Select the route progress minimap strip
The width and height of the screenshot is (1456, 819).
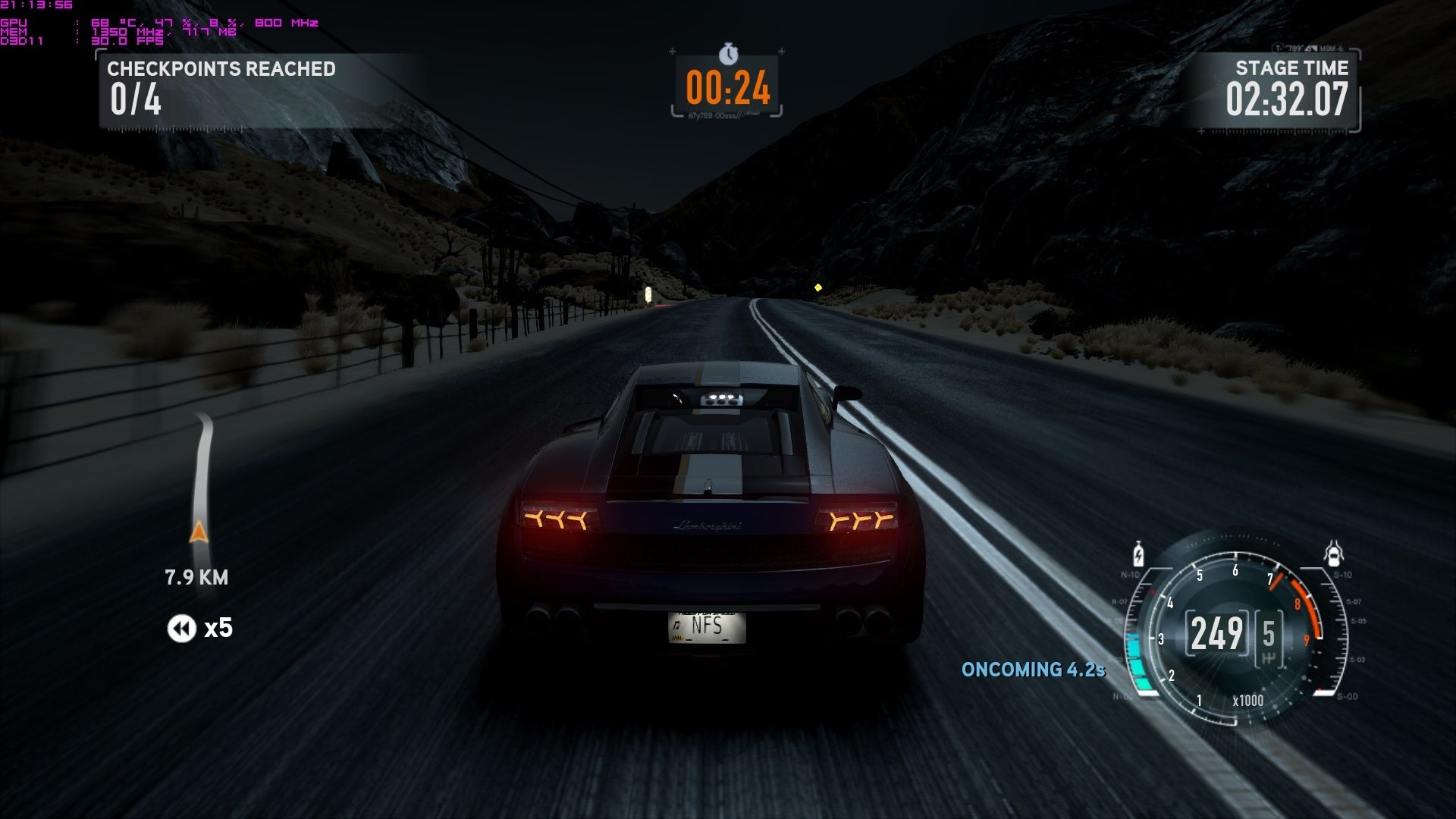tap(200, 482)
